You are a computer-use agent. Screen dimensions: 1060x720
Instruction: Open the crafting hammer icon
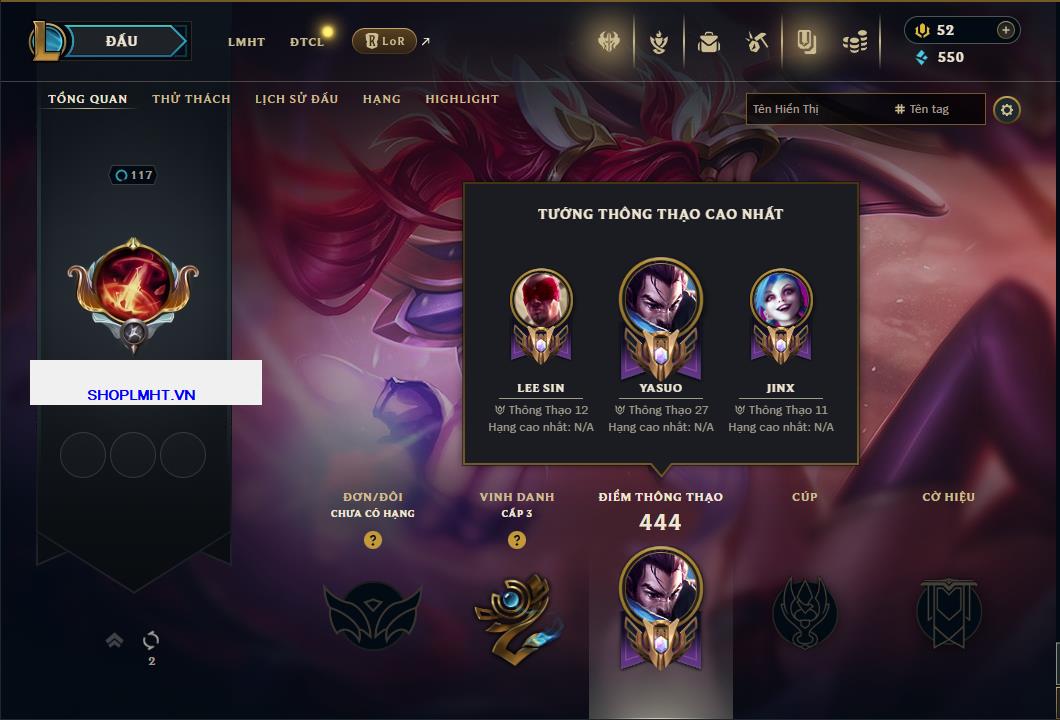(756, 42)
